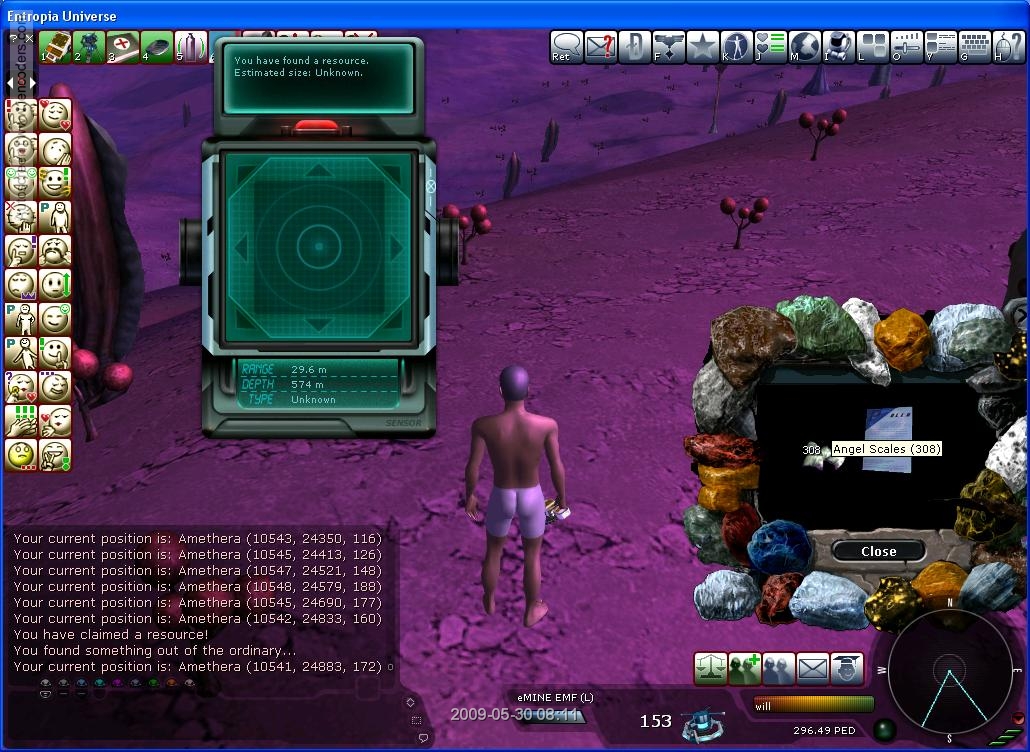
Task: Open the mouse help icon
Action: pos(1008,46)
